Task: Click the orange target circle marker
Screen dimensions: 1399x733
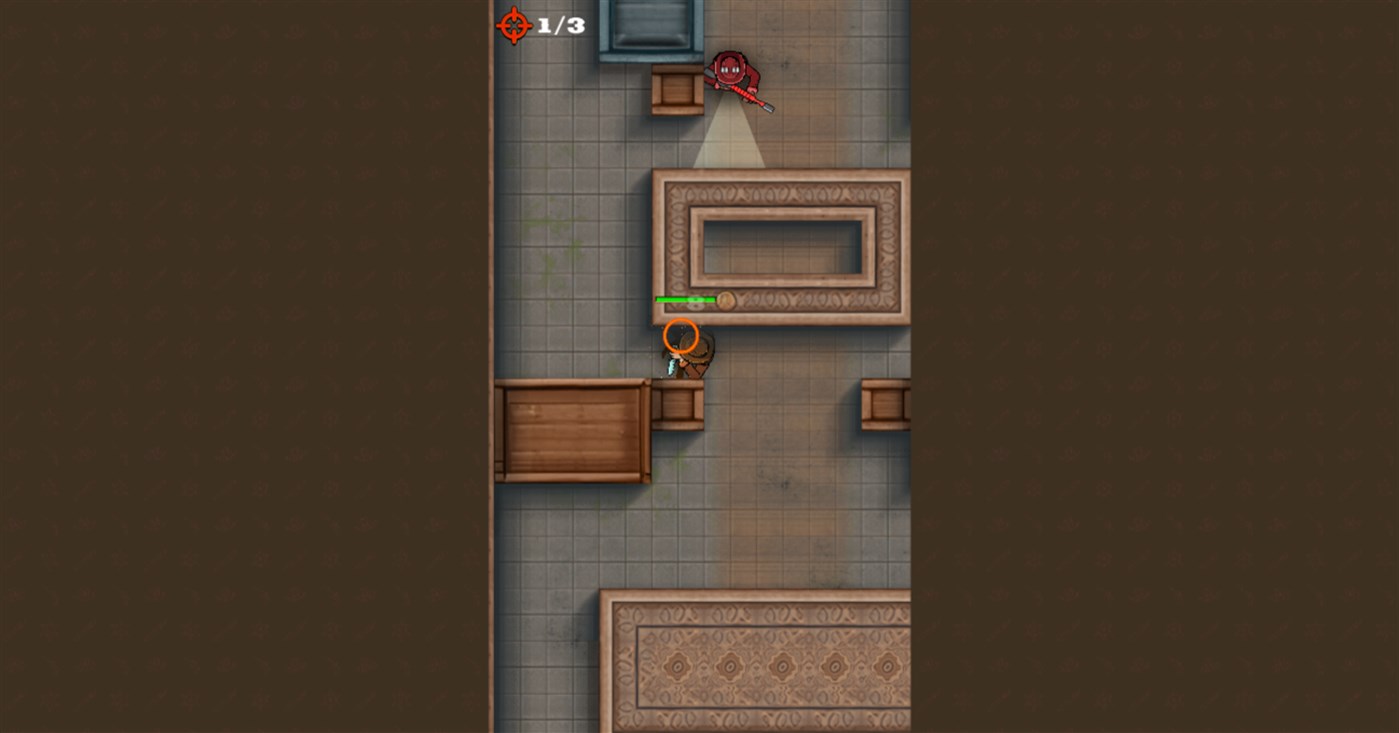Action: (x=684, y=337)
